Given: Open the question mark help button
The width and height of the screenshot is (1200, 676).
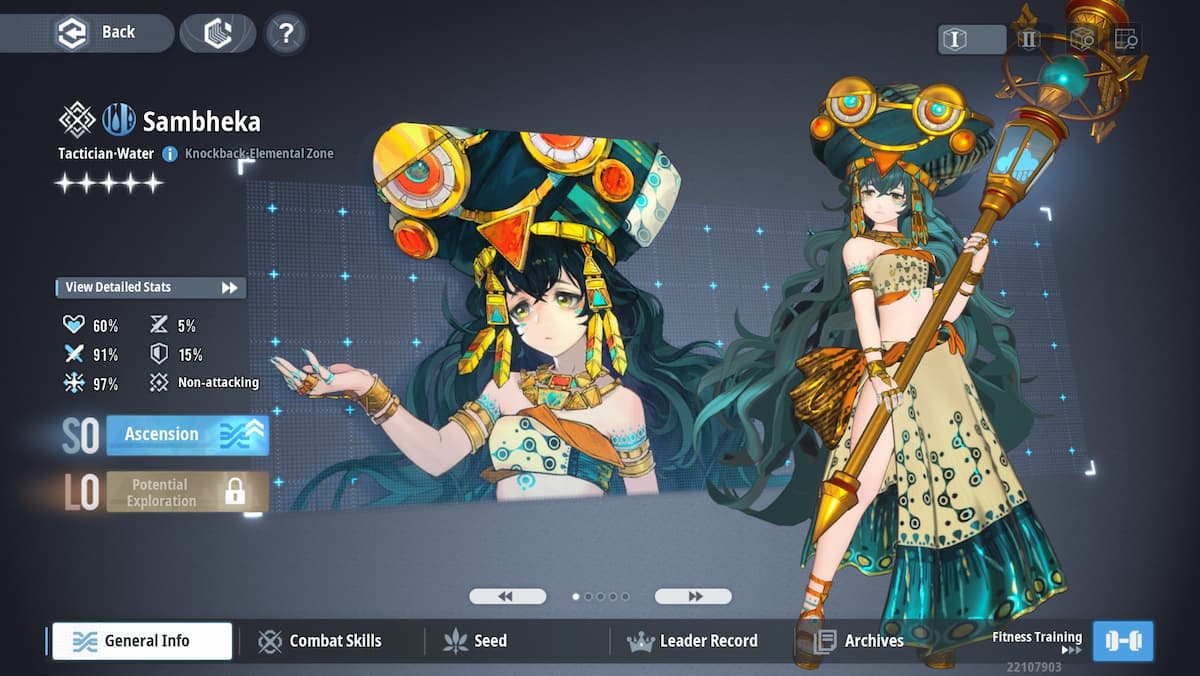Looking at the screenshot, I should (x=286, y=34).
